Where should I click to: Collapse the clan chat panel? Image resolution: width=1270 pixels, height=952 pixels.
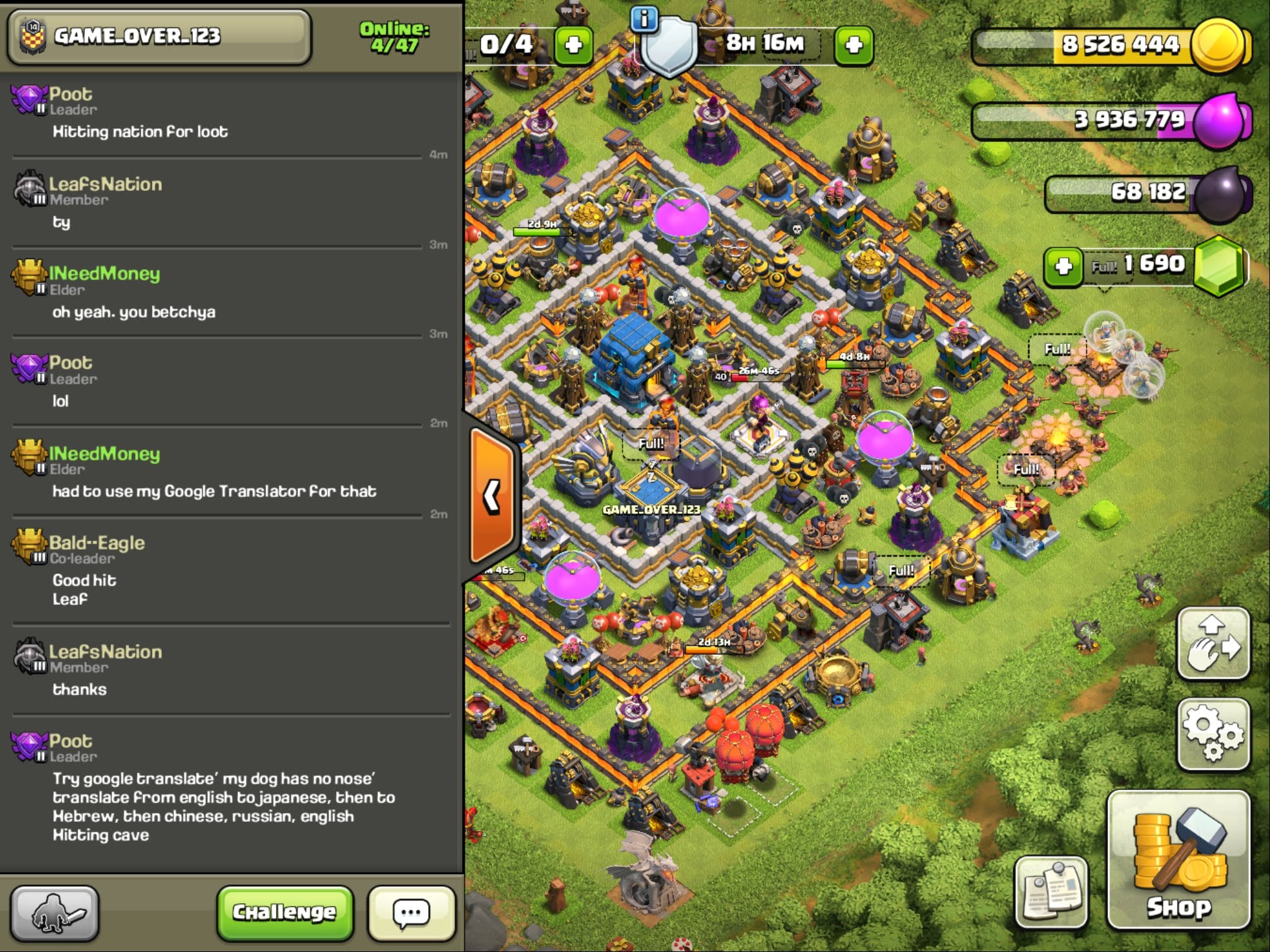pyautogui.click(x=492, y=496)
